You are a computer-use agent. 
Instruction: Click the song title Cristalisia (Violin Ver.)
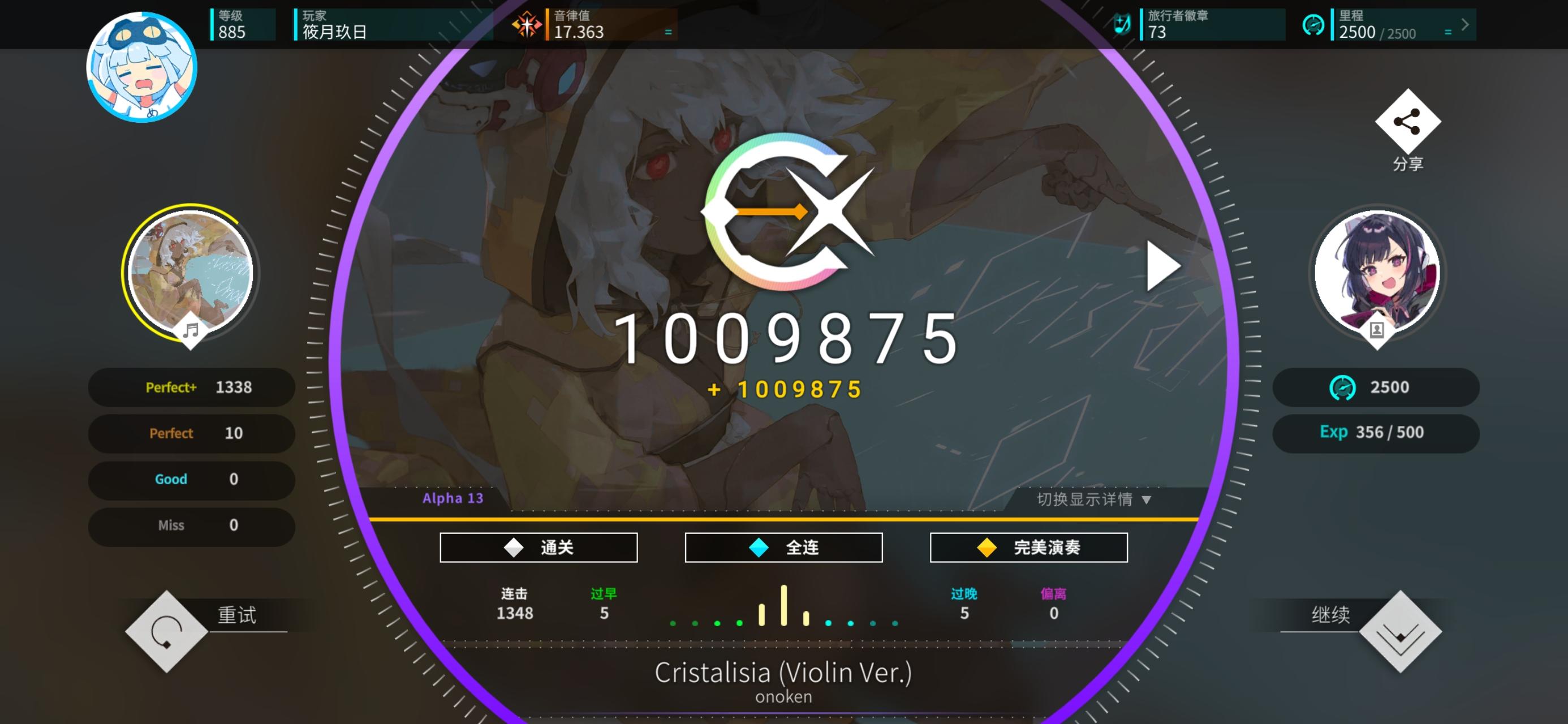tap(783, 673)
